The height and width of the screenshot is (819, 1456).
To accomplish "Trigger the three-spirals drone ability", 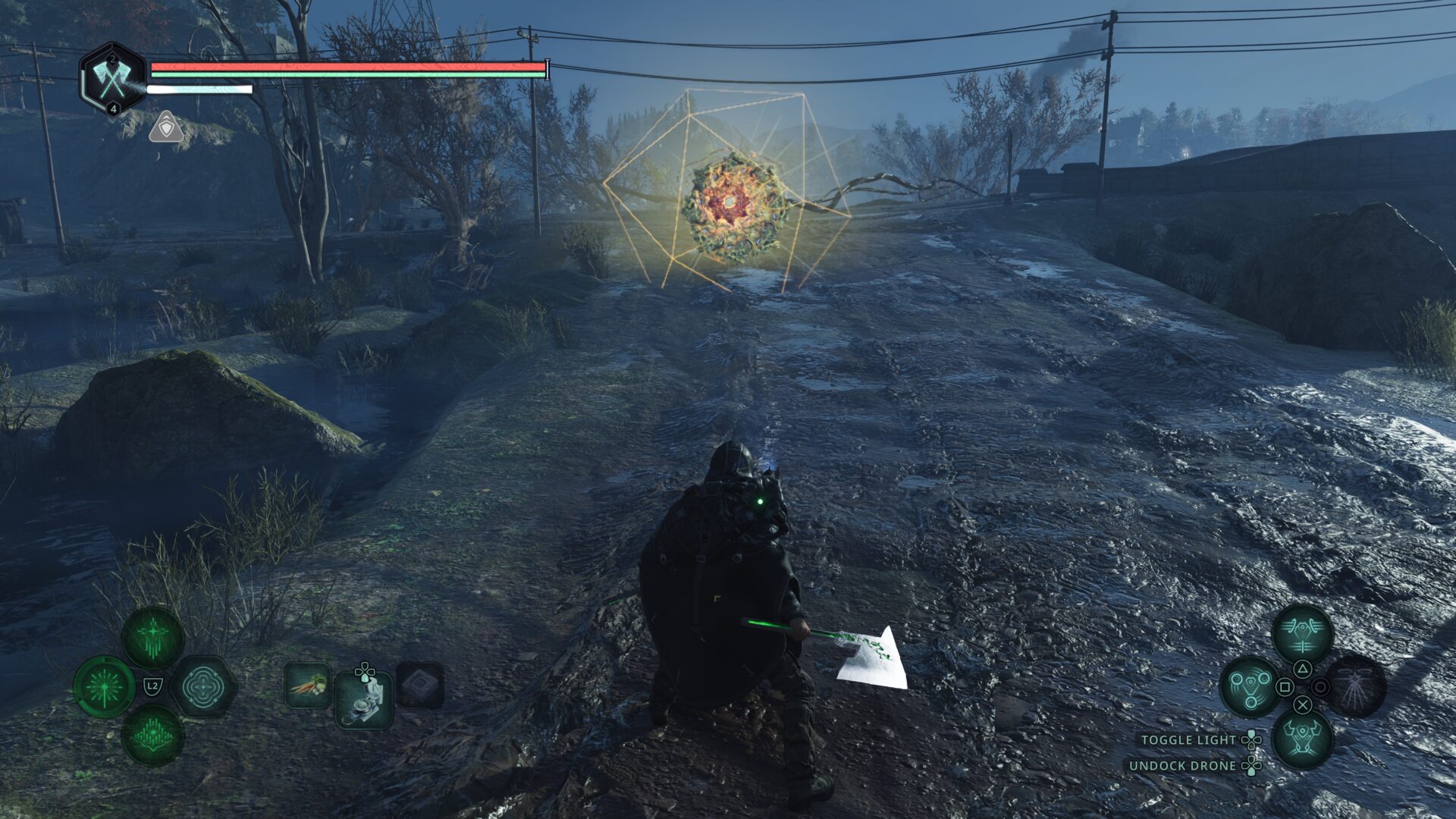I will point(1250,686).
